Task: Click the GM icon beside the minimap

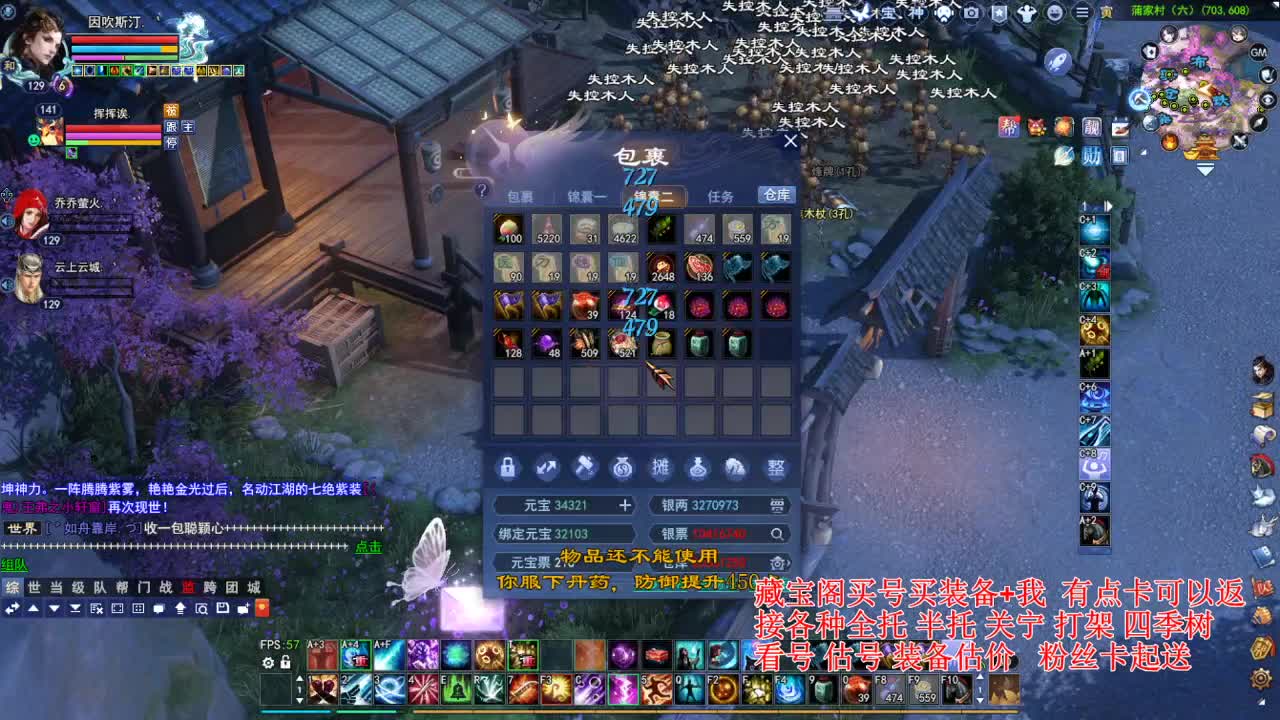Action: (x=1257, y=52)
